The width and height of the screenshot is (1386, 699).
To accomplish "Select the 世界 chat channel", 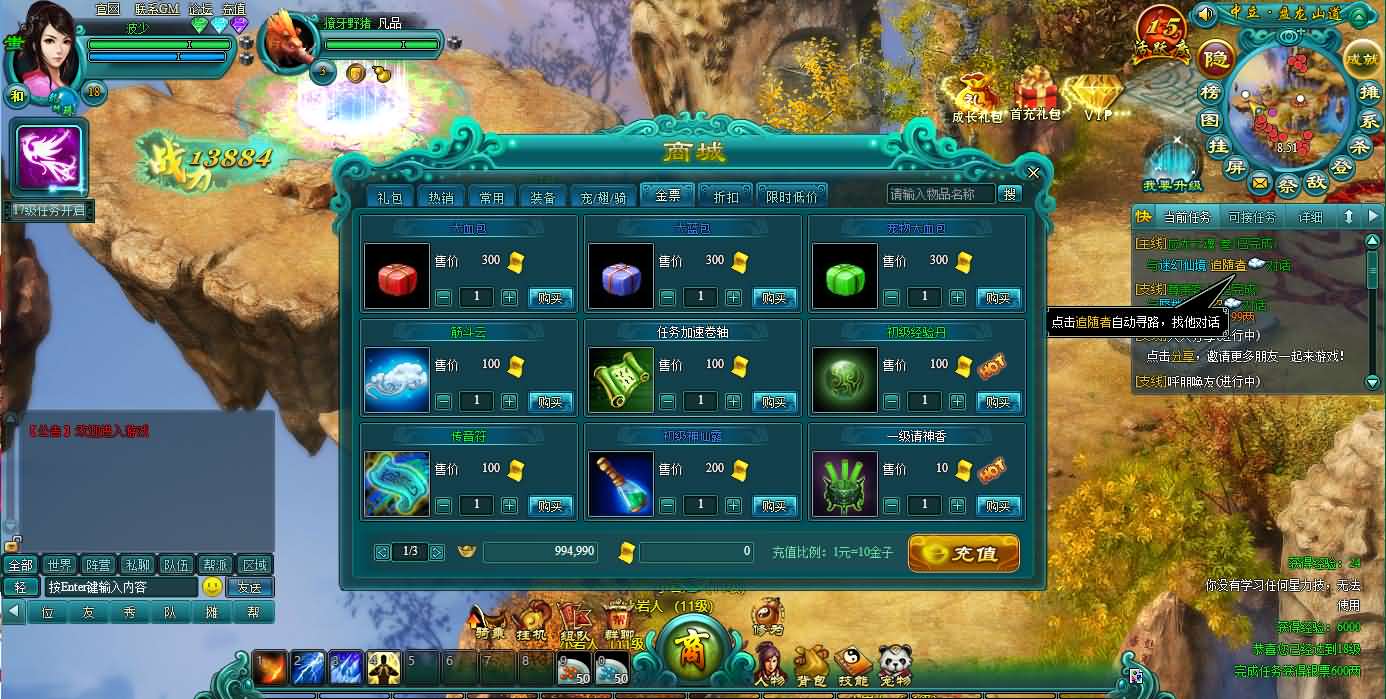I will (x=59, y=565).
